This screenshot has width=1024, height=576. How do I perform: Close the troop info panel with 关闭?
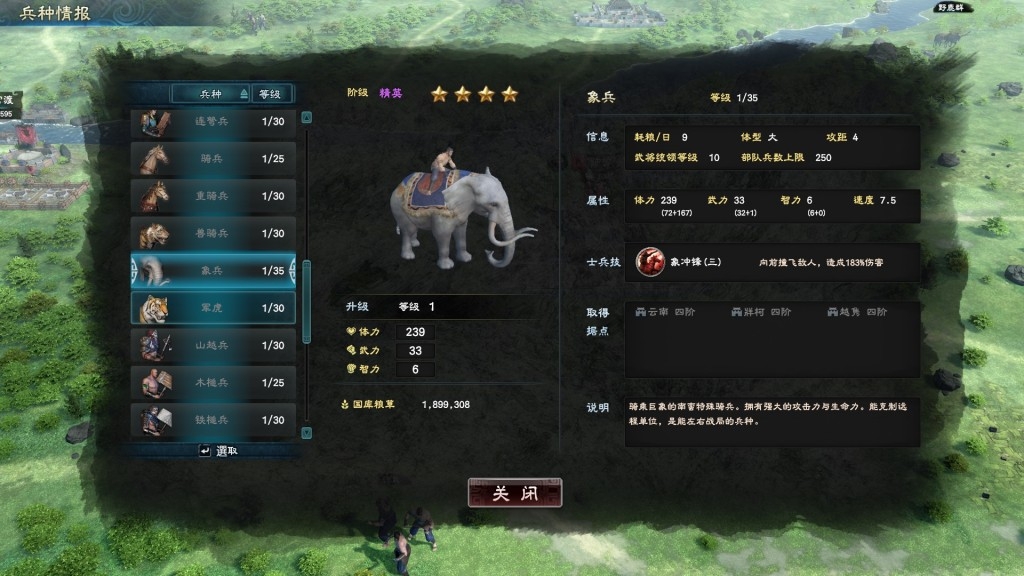(515, 493)
